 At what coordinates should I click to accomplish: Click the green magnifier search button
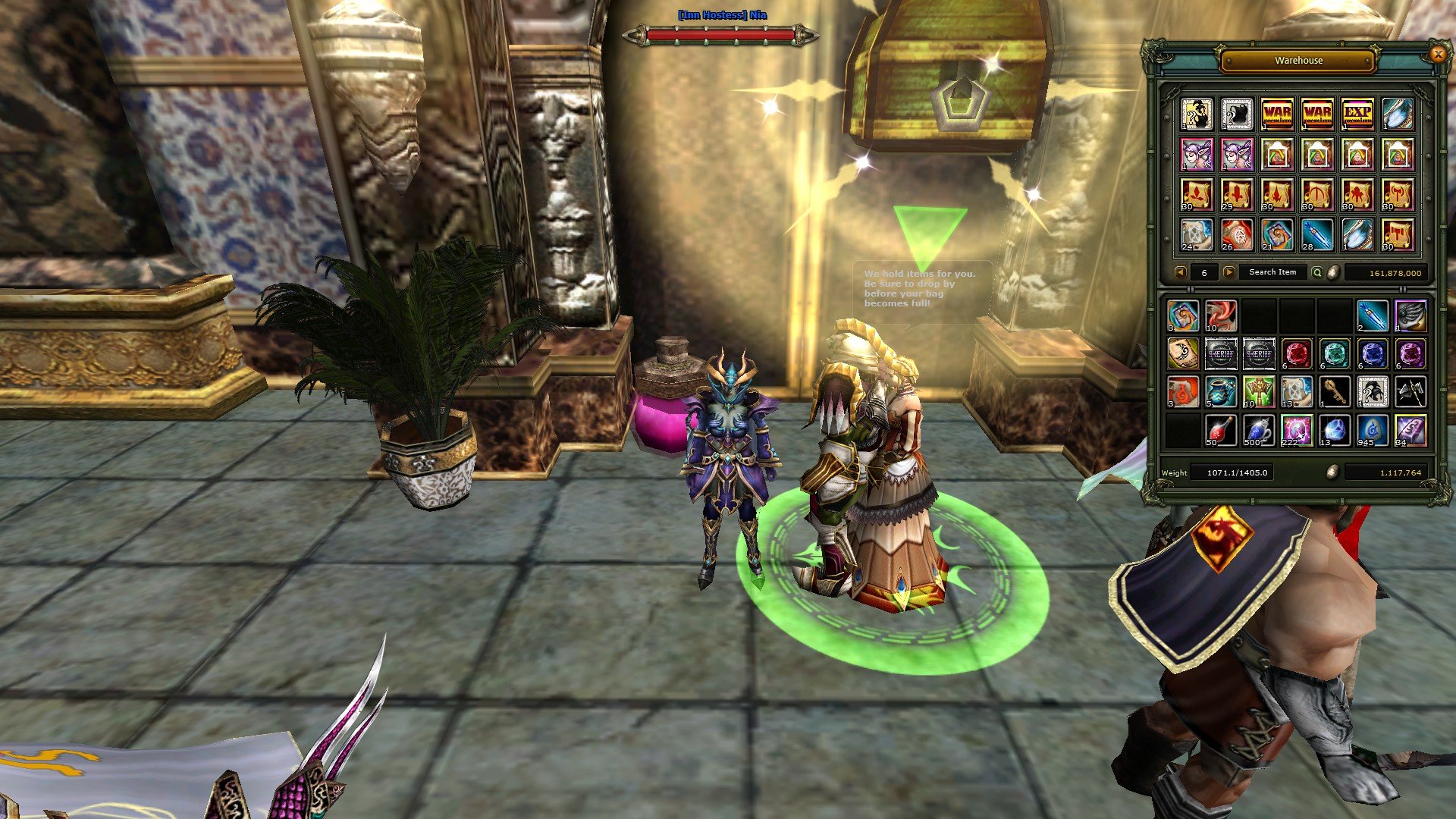click(x=1317, y=272)
